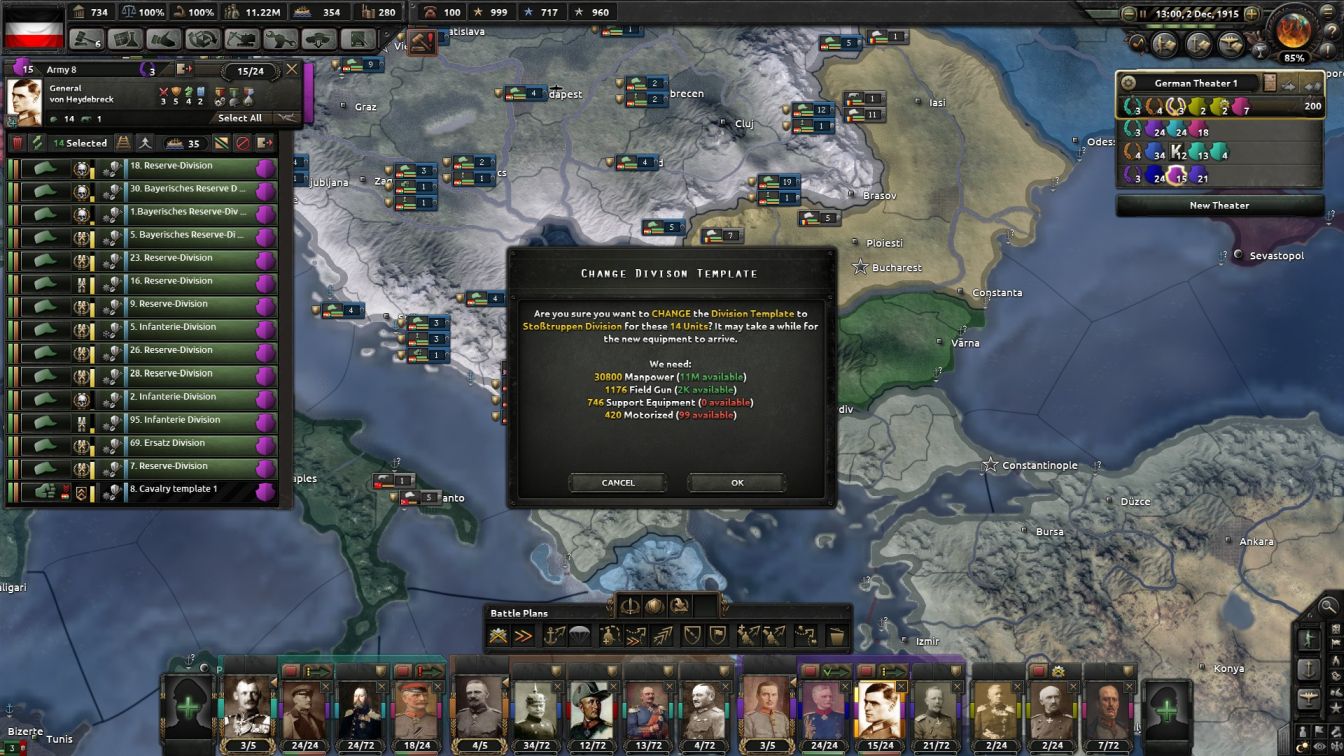
Task: Toggle rail transport for selected divisions
Action: click(x=124, y=143)
